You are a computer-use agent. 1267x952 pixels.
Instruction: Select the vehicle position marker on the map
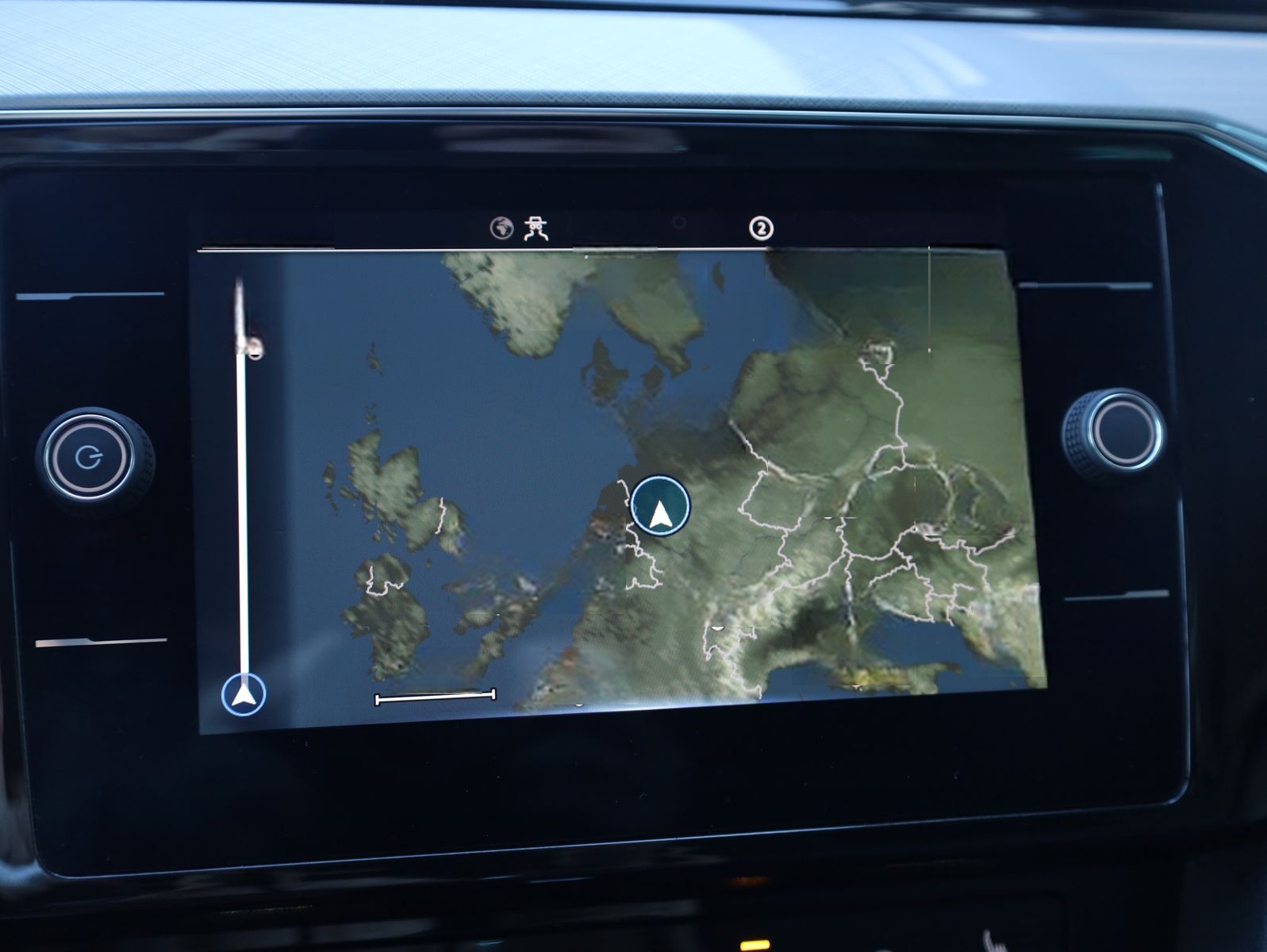(x=660, y=506)
